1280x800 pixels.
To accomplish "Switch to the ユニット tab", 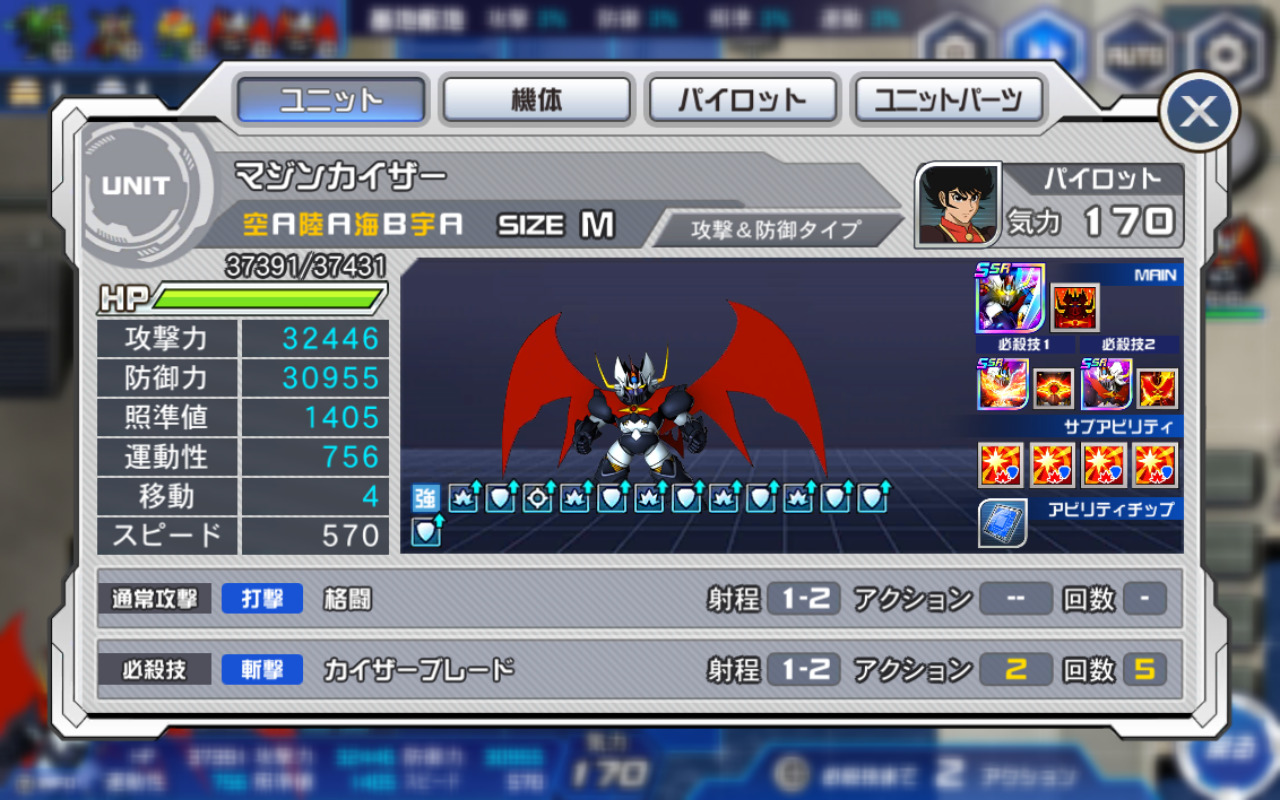I will click(331, 100).
